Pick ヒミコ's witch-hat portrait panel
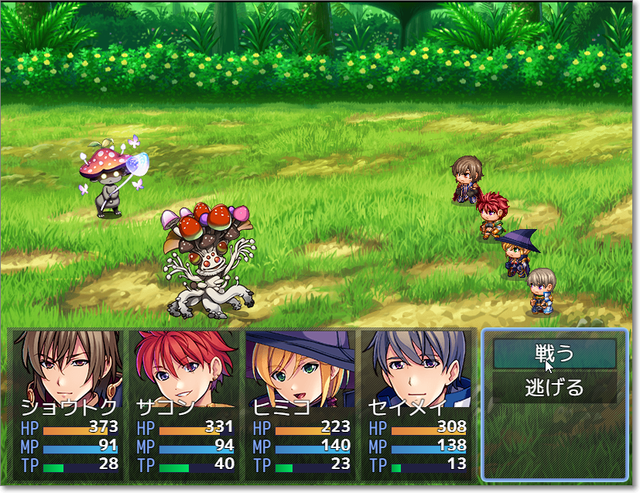 300,404
